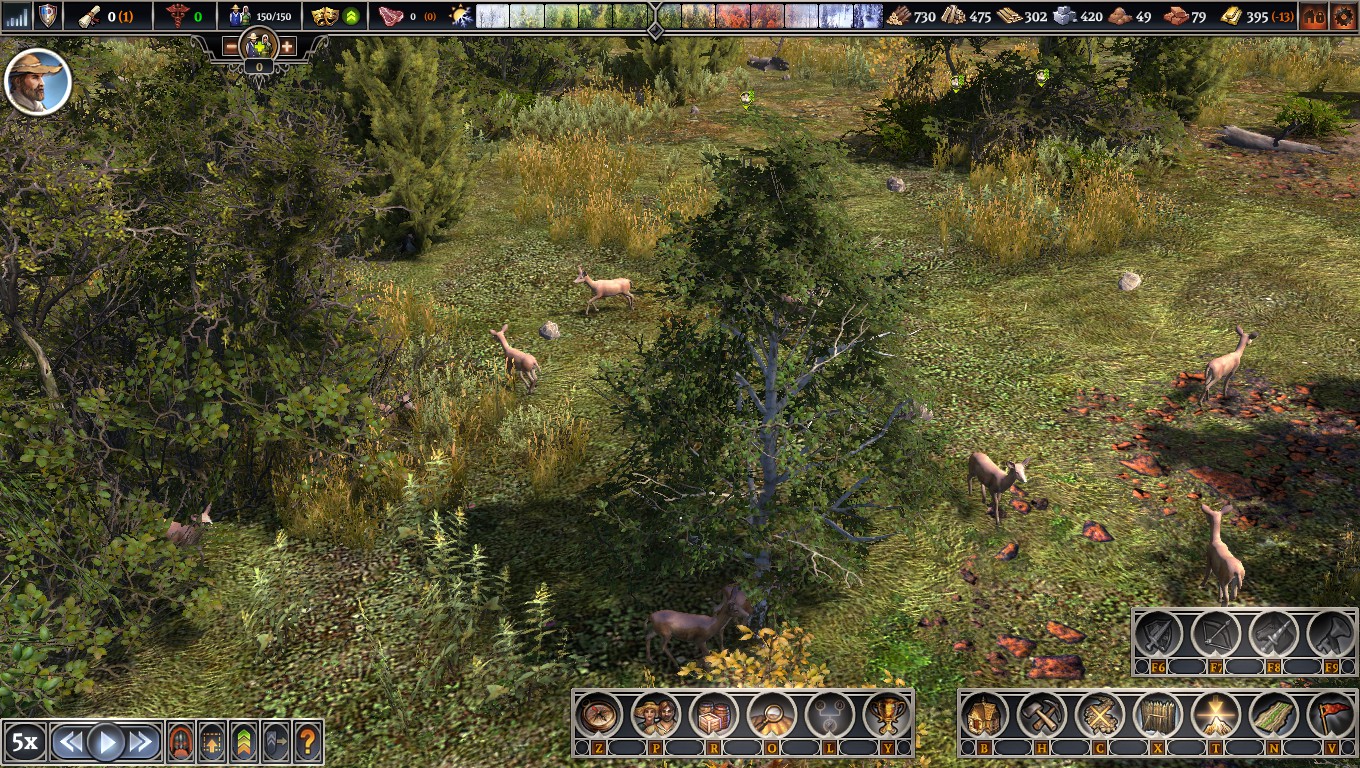Open the magnifying glass overview panel
The height and width of the screenshot is (768, 1360).
click(772, 715)
